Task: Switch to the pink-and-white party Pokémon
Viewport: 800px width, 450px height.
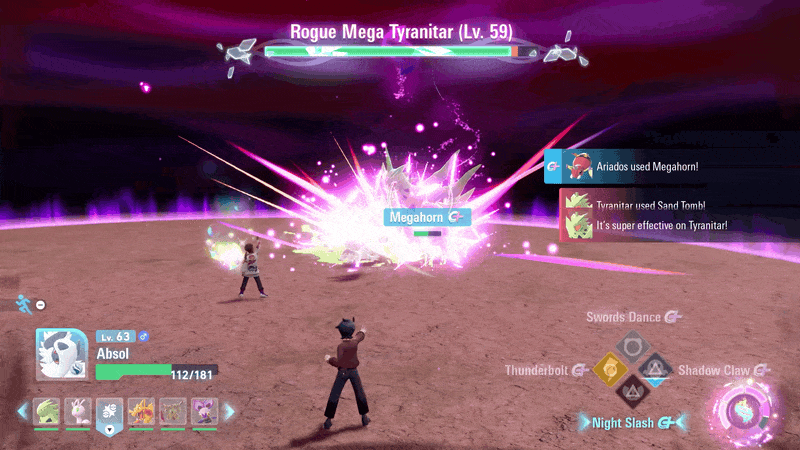Action: pos(79,411)
